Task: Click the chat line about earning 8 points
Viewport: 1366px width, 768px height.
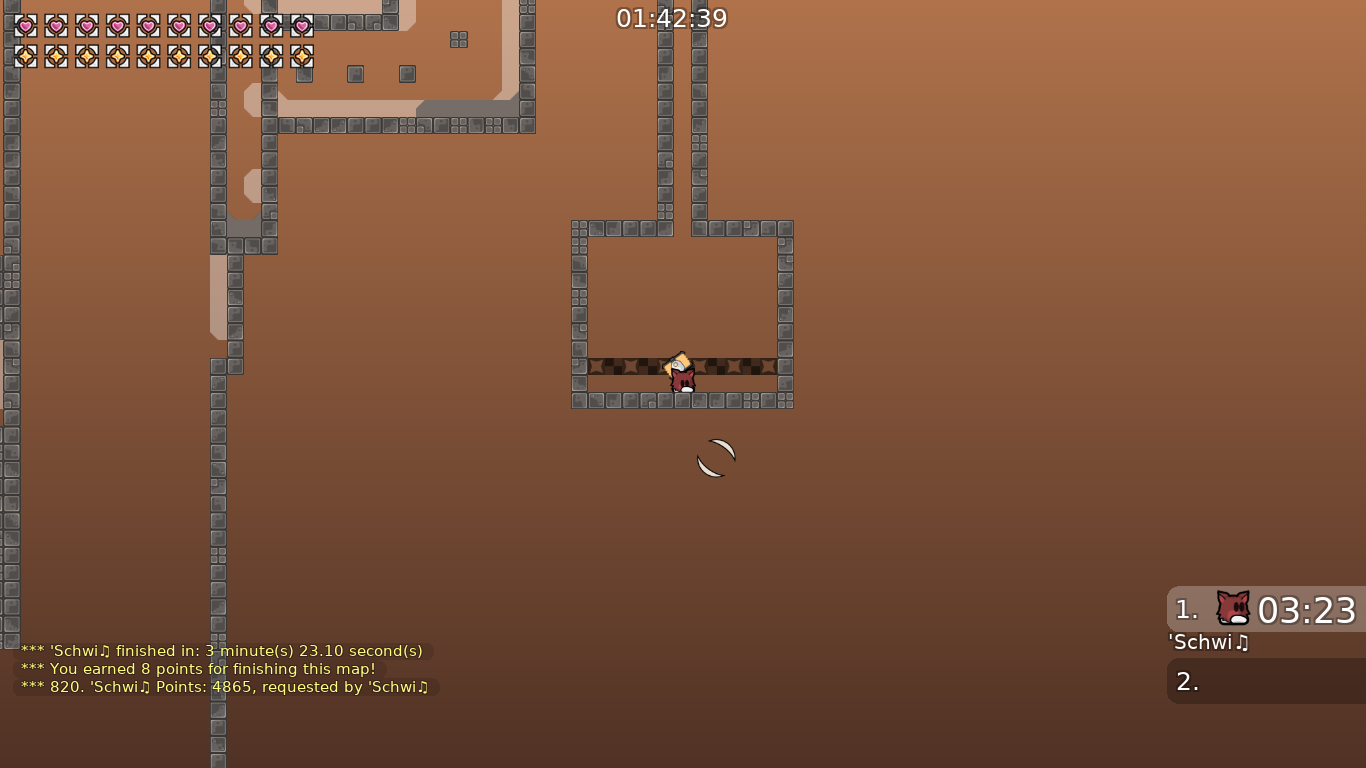Action: point(197,669)
